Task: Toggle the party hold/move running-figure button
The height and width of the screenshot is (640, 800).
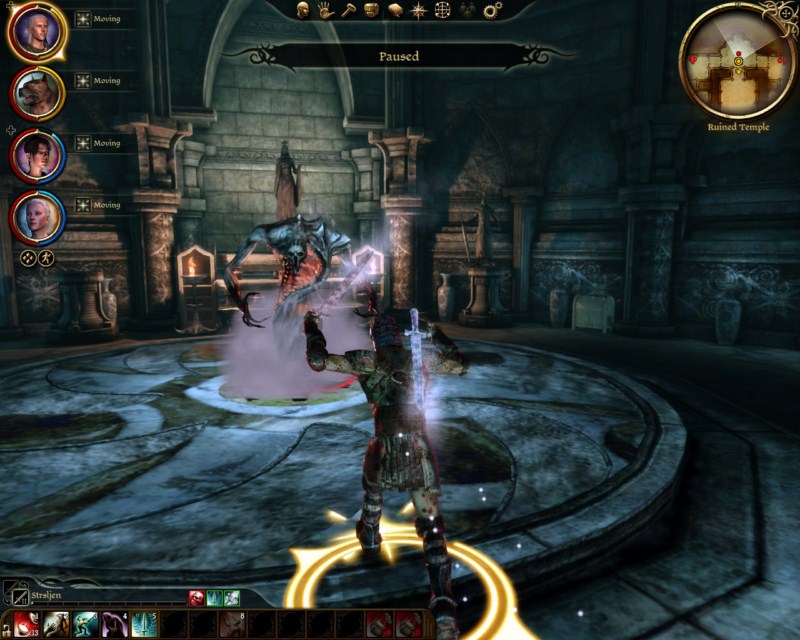Action: click(x=46, y=257)
